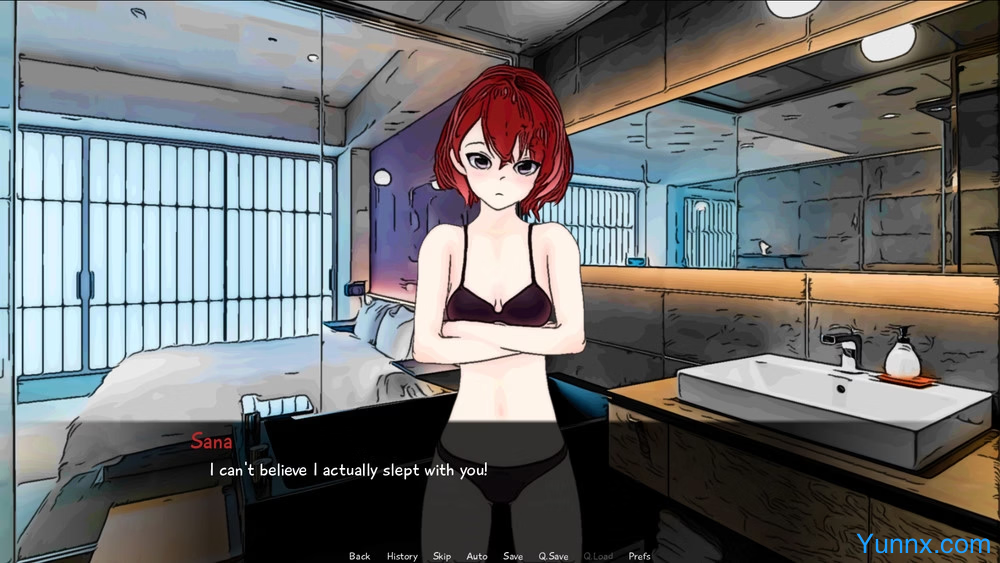The height and width of the screenshot is (563, 1000).
Task: Open the Prefs menu
Action: tap(640, 556)
